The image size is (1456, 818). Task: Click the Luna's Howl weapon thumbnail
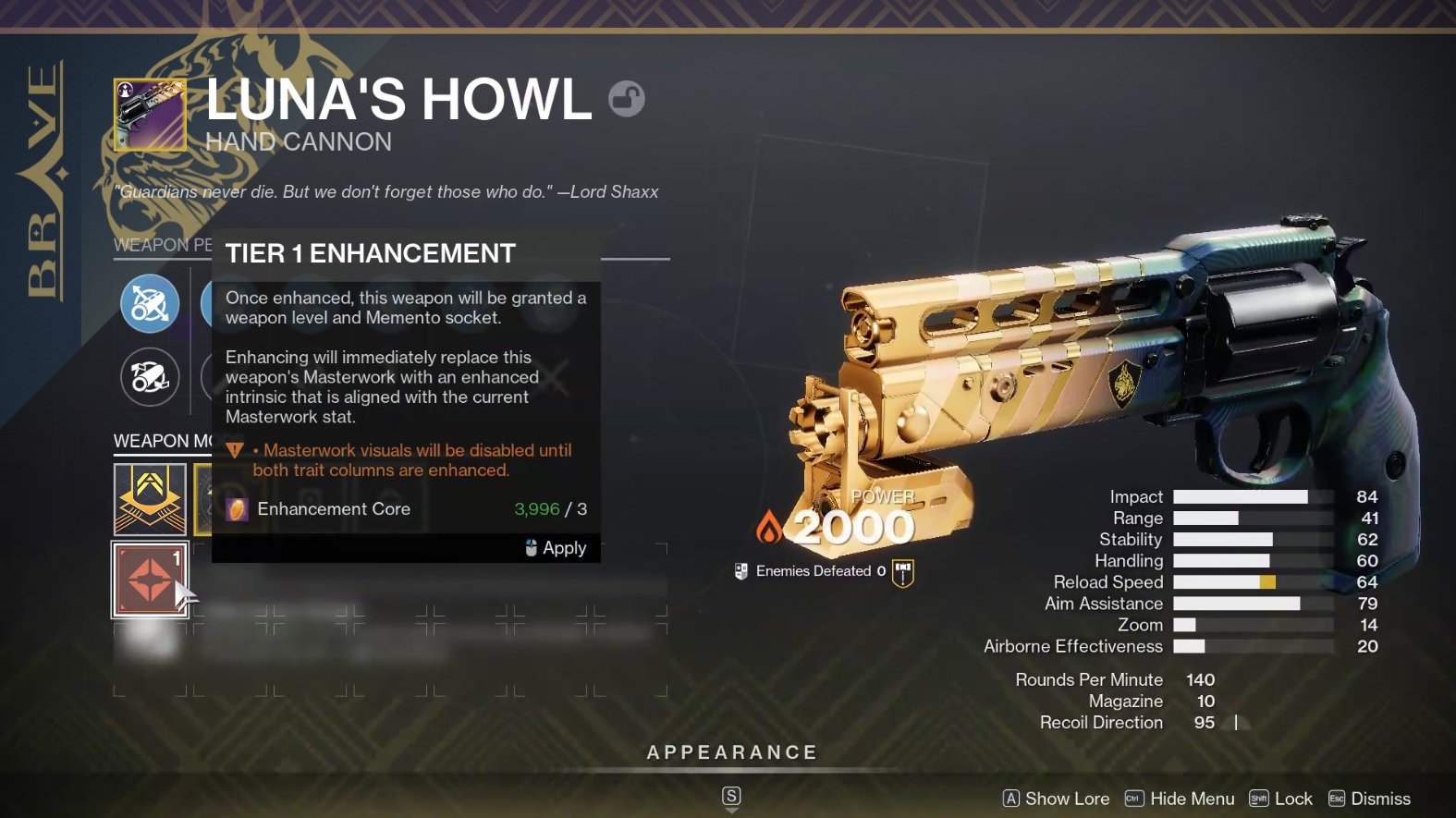[x=150, y=115]
